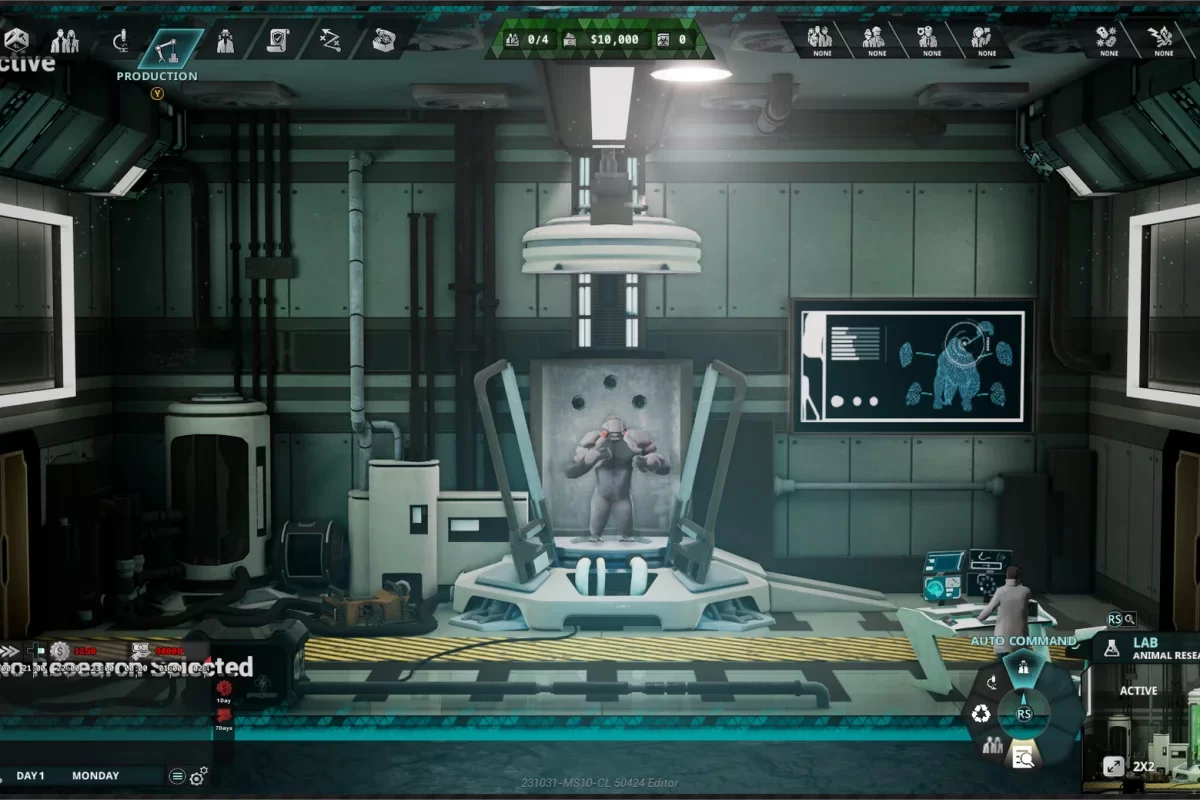Open the staff management icon
This screenshot has height=800, width=1200.
[x=65, y=41]
